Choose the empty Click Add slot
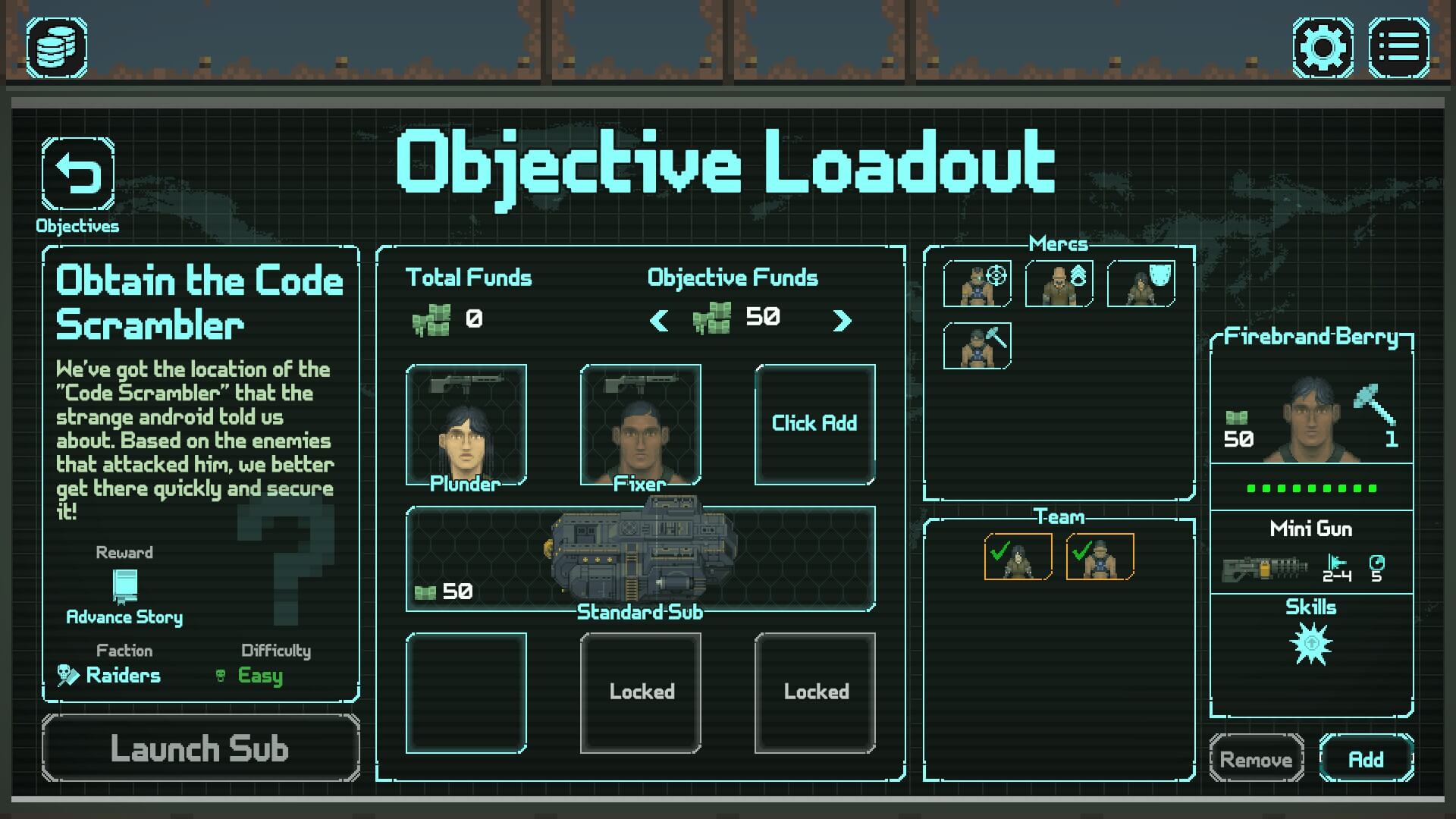Screen dimensions: 1456x819 tap(814, 424)
